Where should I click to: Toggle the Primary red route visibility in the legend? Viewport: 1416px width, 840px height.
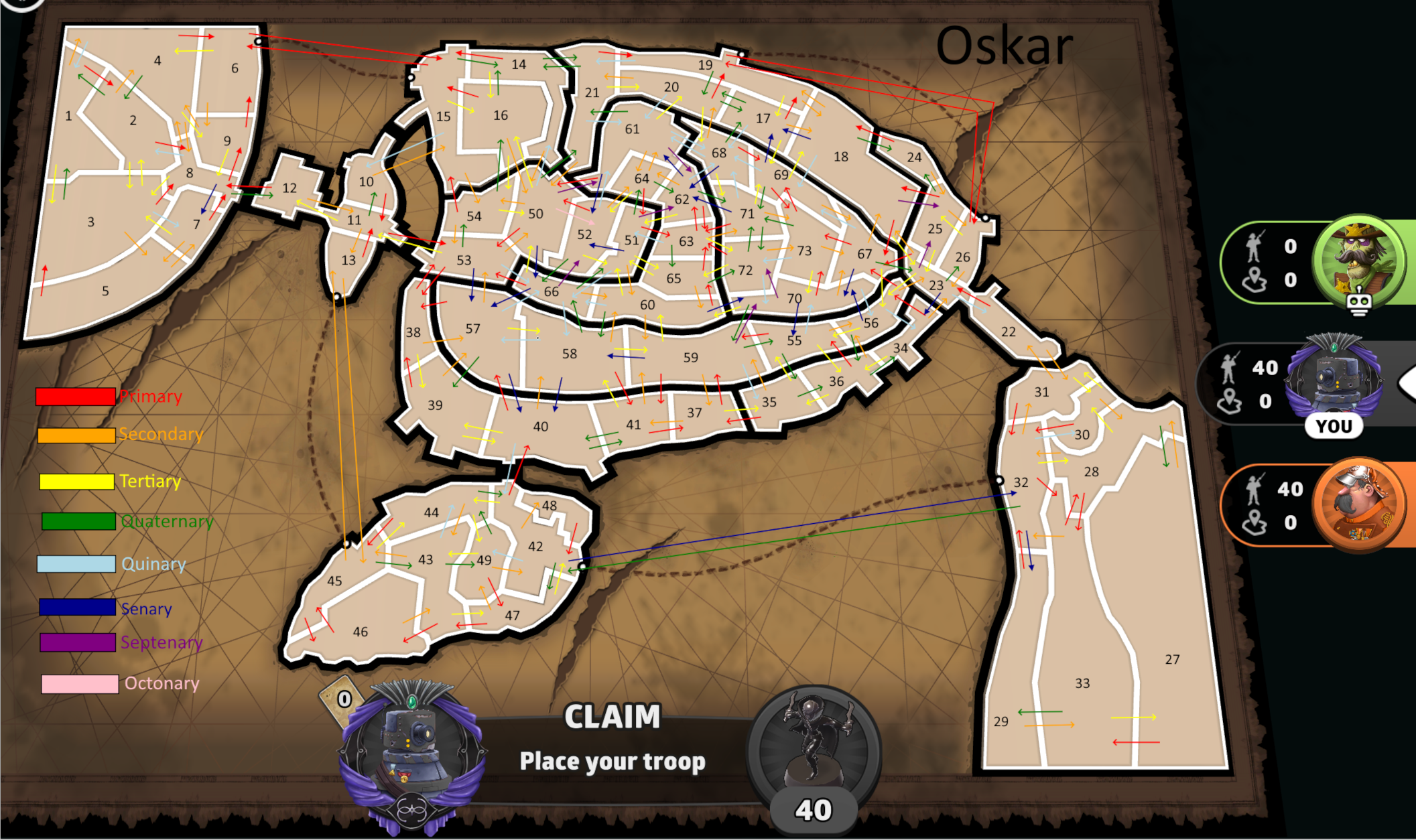[77, 396]
